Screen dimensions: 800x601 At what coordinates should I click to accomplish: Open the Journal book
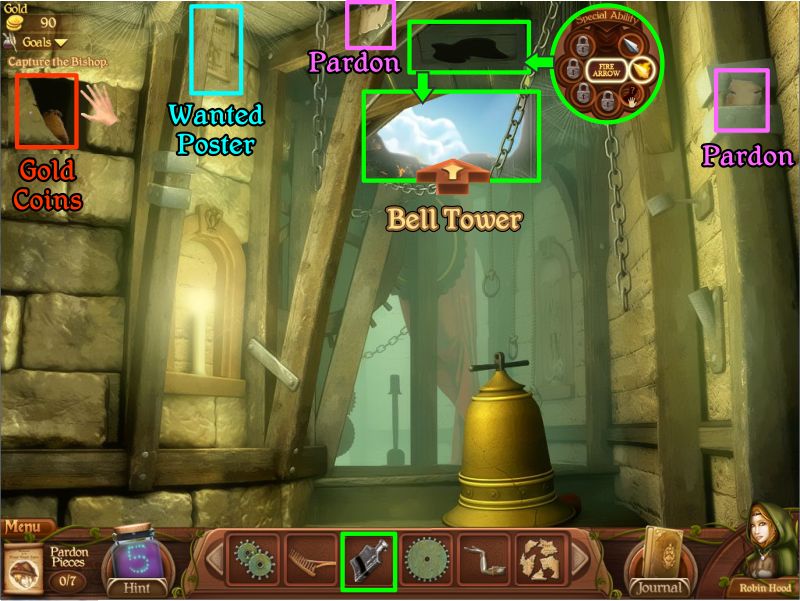pos(660,558)
